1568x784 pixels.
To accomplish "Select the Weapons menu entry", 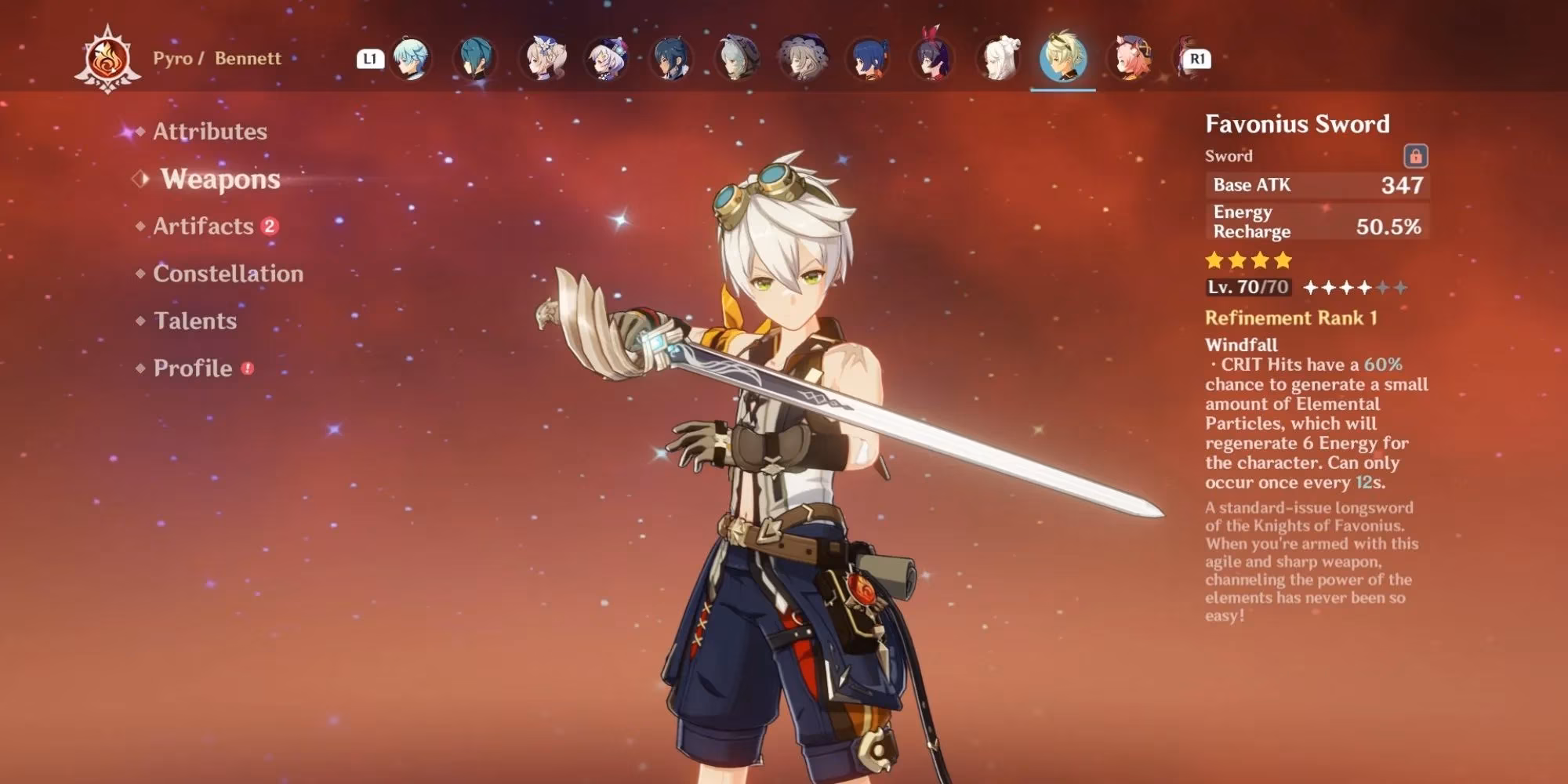I will click(x=220, y=180).
